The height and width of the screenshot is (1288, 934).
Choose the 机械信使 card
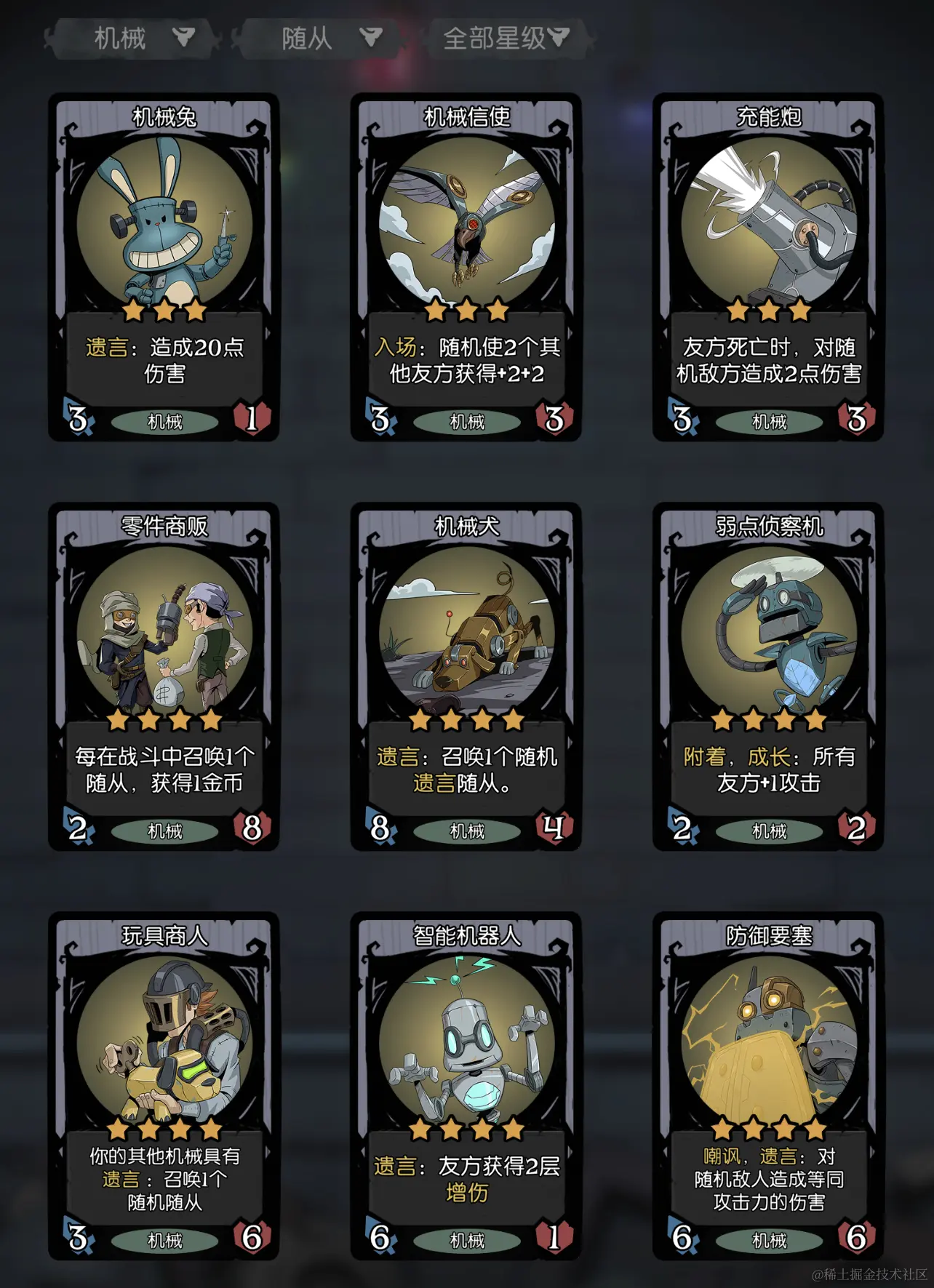tap(466, 267)
